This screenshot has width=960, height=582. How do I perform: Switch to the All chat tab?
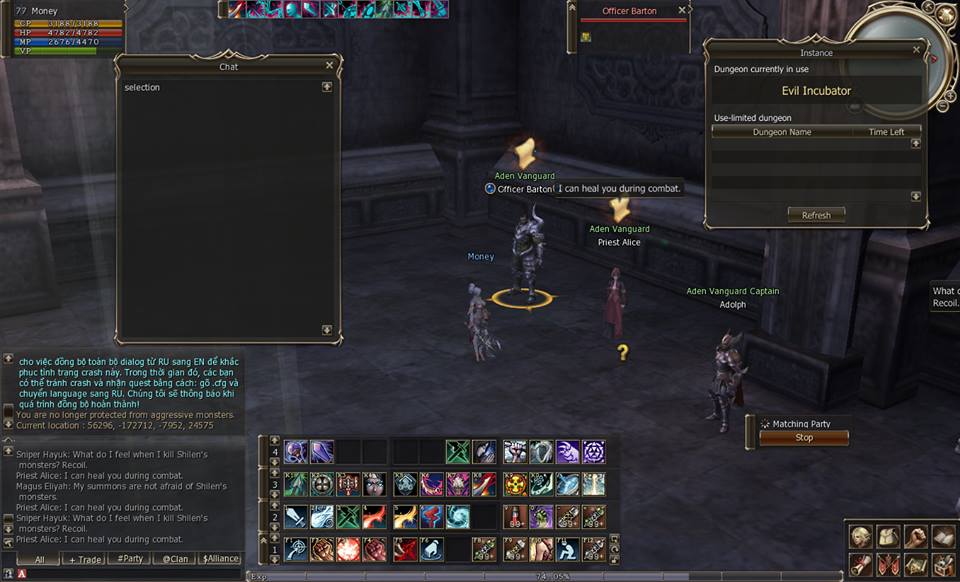pos(39,559)
